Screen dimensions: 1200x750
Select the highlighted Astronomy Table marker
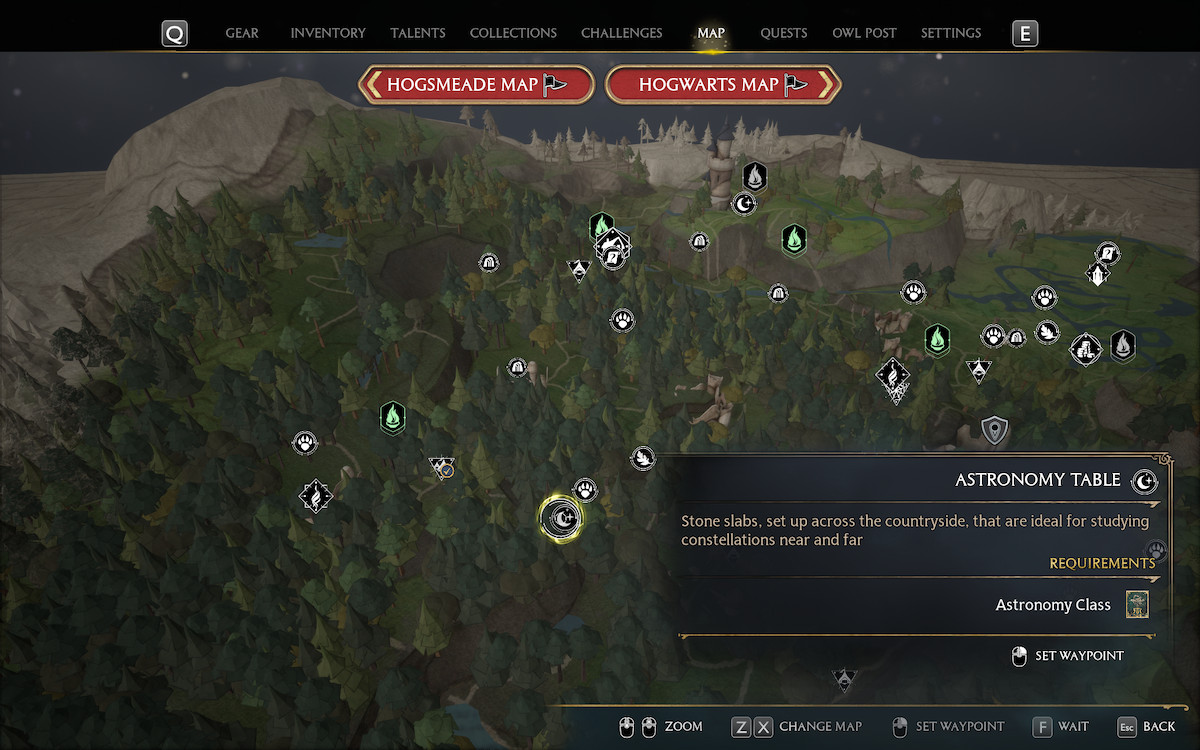561,517
